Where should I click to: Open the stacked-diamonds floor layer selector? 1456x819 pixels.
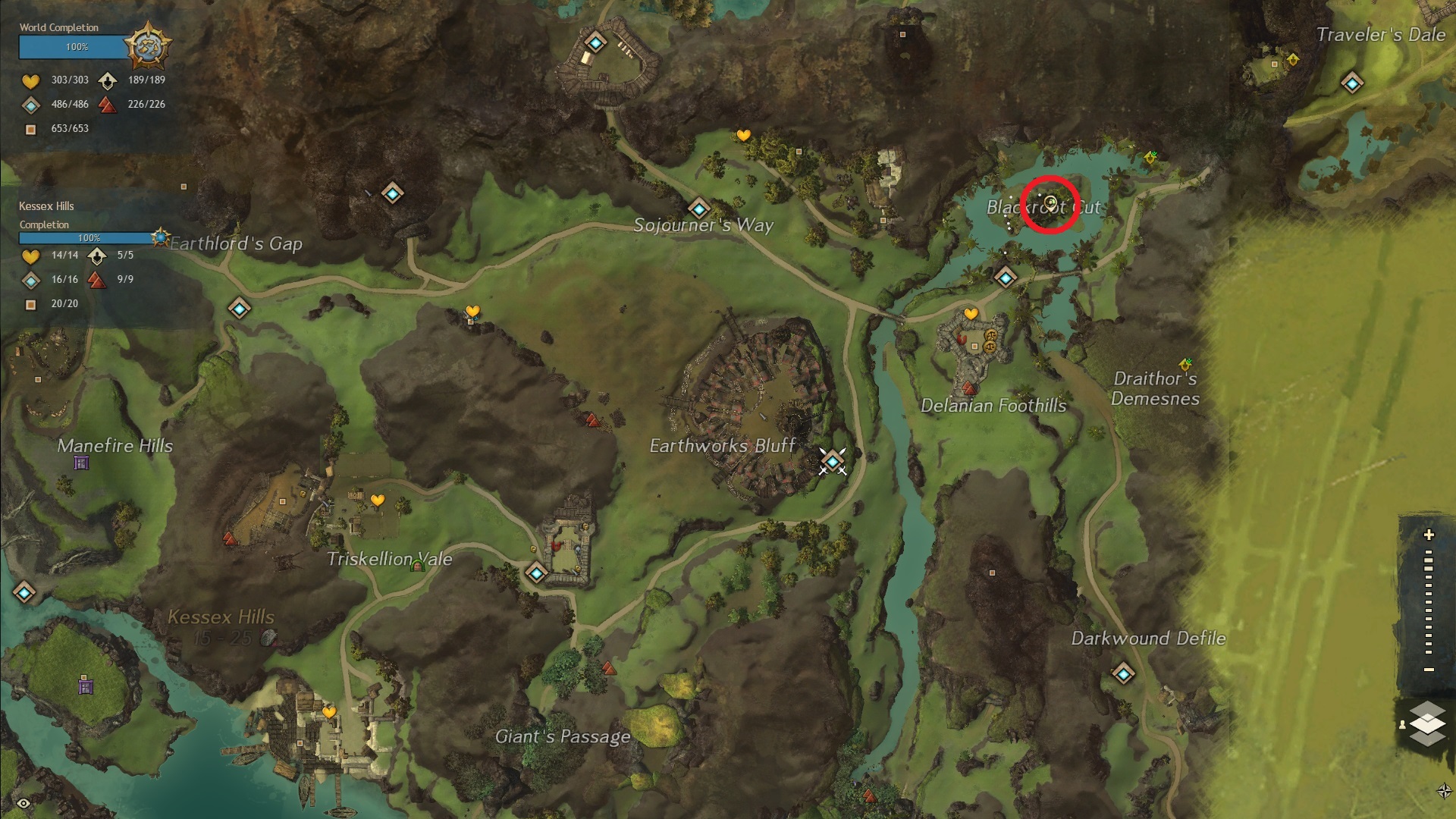(x=1427, y=723)
